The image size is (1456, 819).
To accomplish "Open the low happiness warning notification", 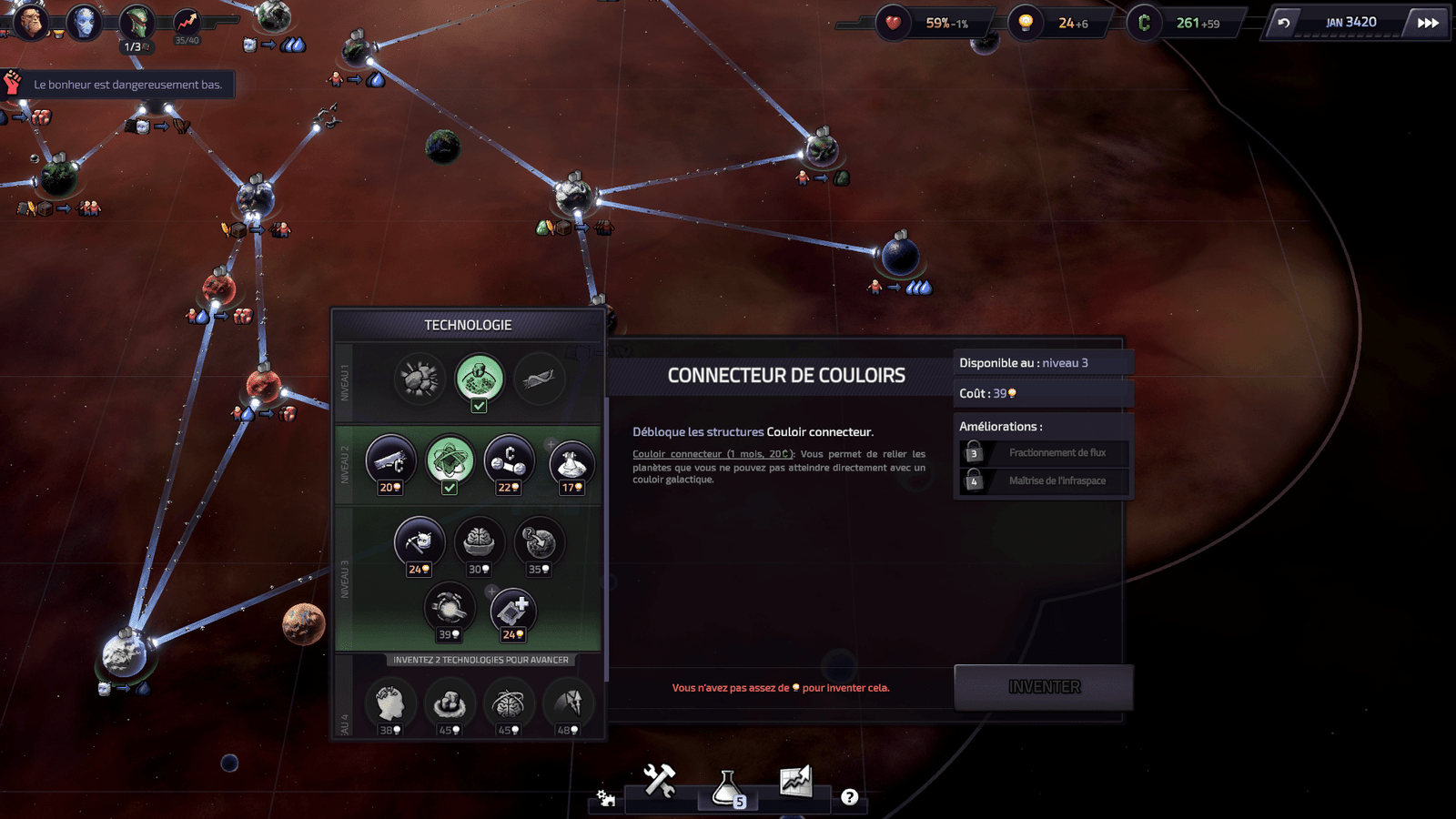I will coord(118,85).
